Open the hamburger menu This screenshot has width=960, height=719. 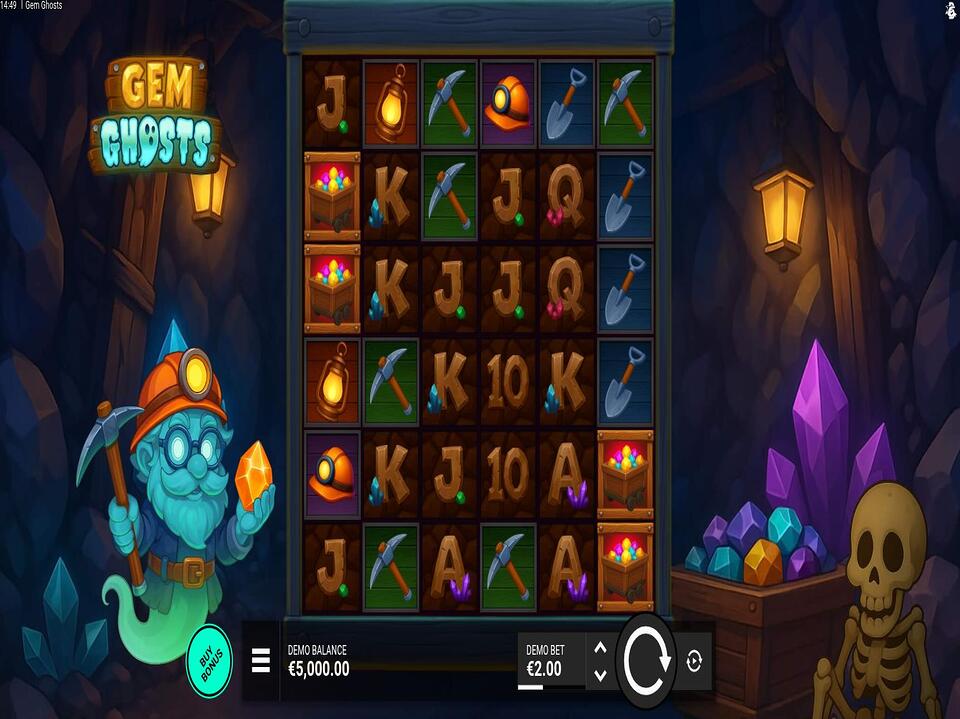[260, 661]
